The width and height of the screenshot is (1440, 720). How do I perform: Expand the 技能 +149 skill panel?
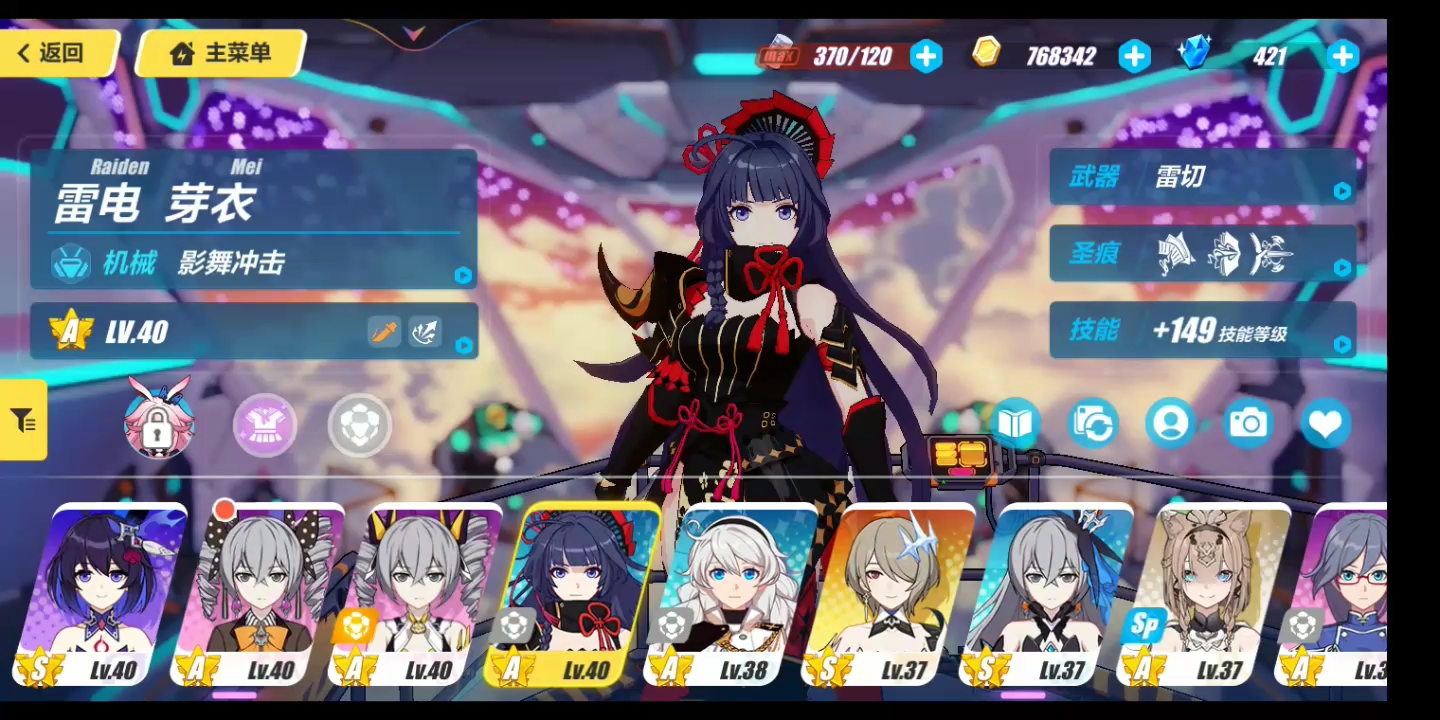tap(1341, 345)
